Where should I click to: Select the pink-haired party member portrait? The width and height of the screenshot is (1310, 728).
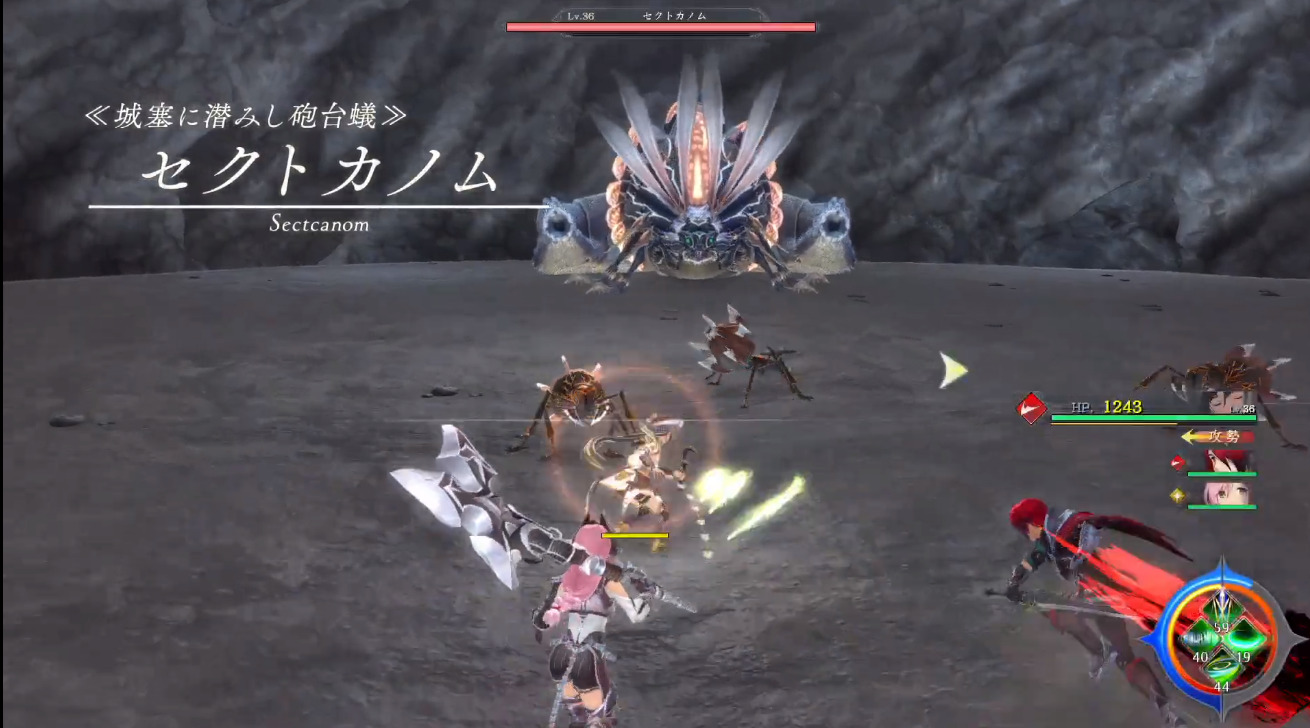1228,494
